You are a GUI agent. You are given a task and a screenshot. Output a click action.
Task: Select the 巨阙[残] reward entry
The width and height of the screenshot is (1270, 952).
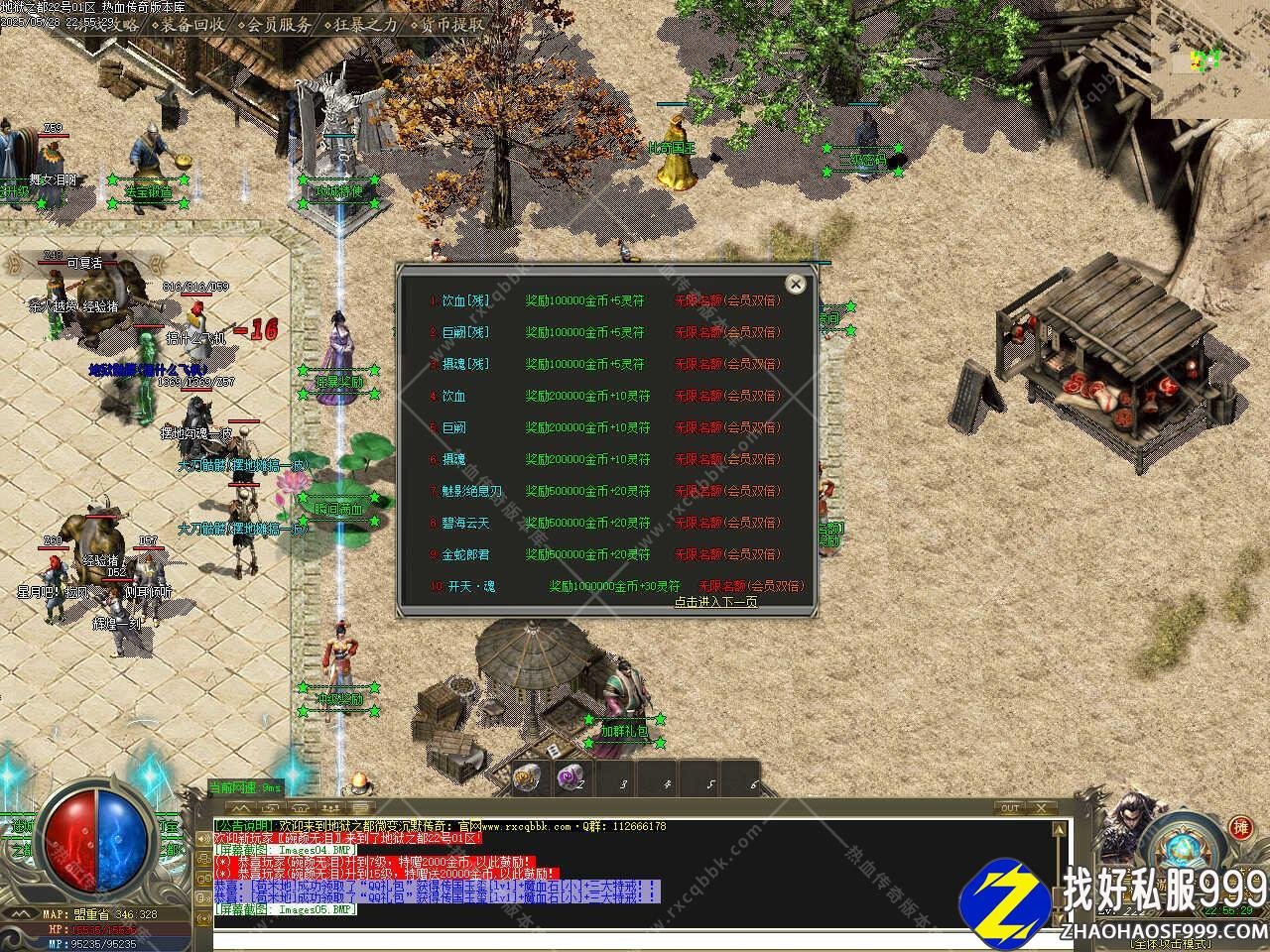tap(465, 332)
